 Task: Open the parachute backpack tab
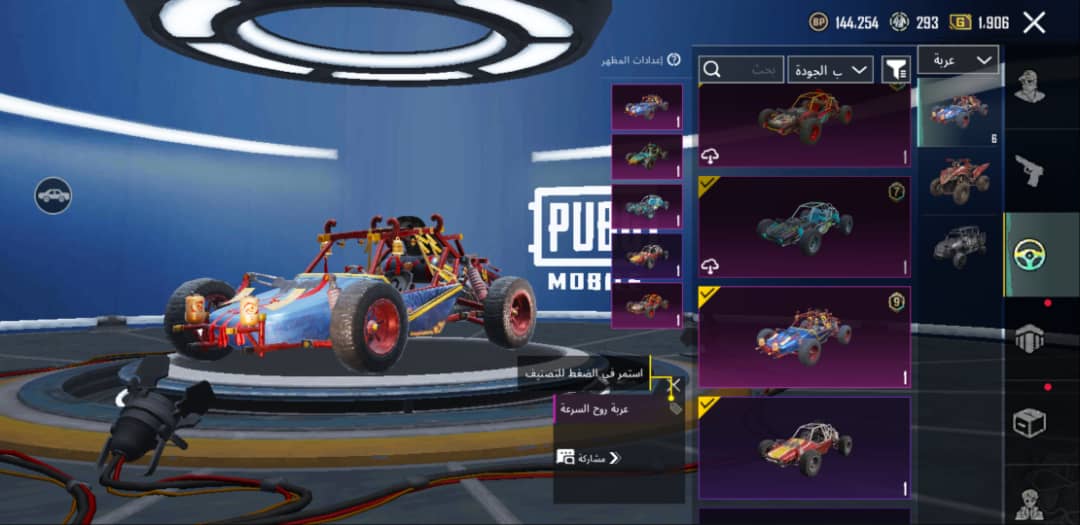click(1027, 338)
